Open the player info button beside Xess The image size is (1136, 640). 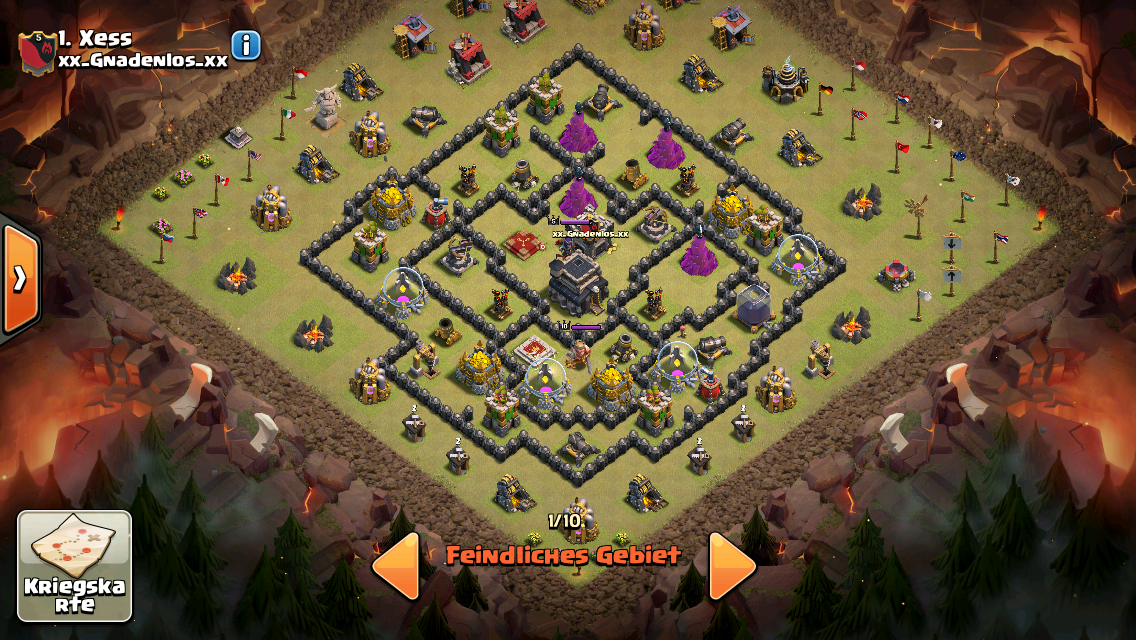246,45
